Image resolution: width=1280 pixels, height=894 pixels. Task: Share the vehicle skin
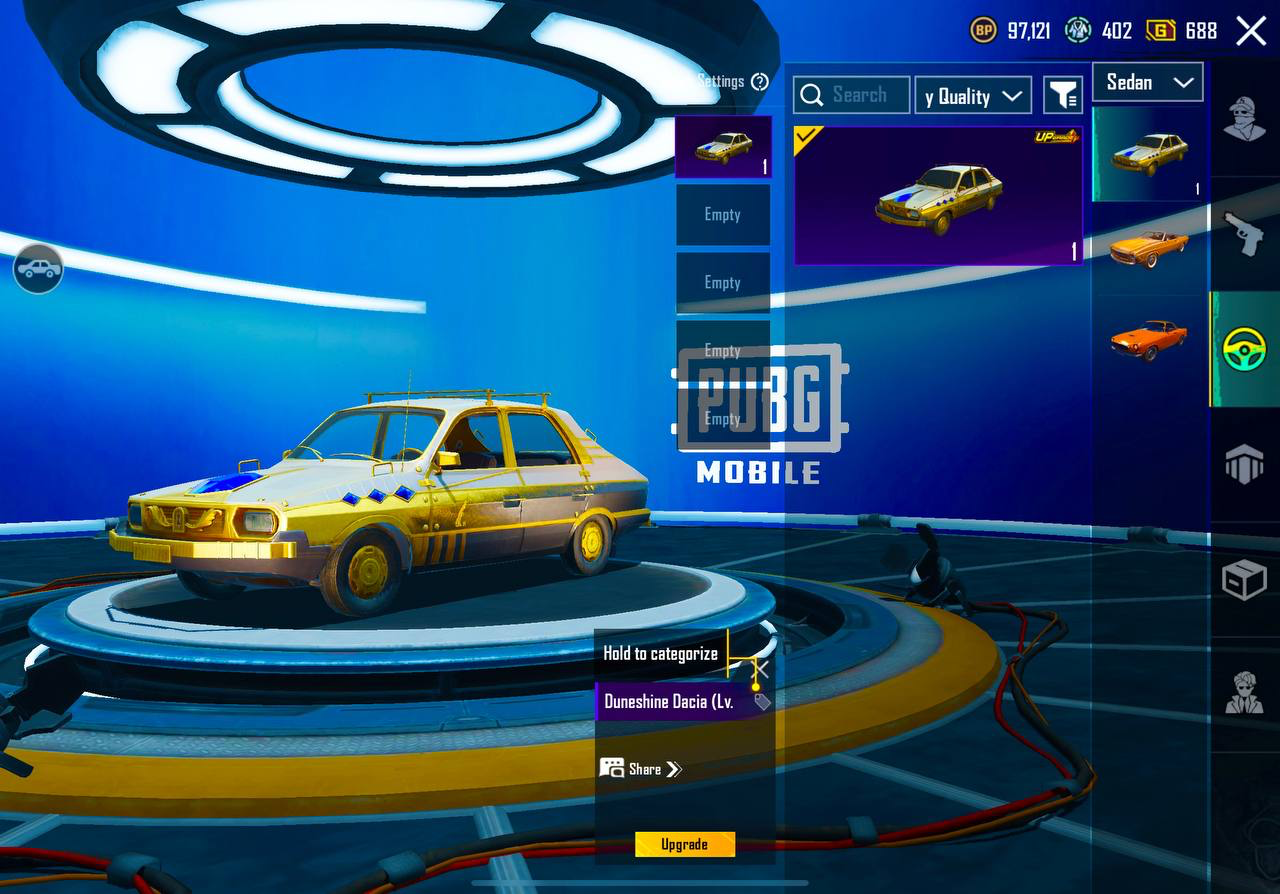pos(641,768)
